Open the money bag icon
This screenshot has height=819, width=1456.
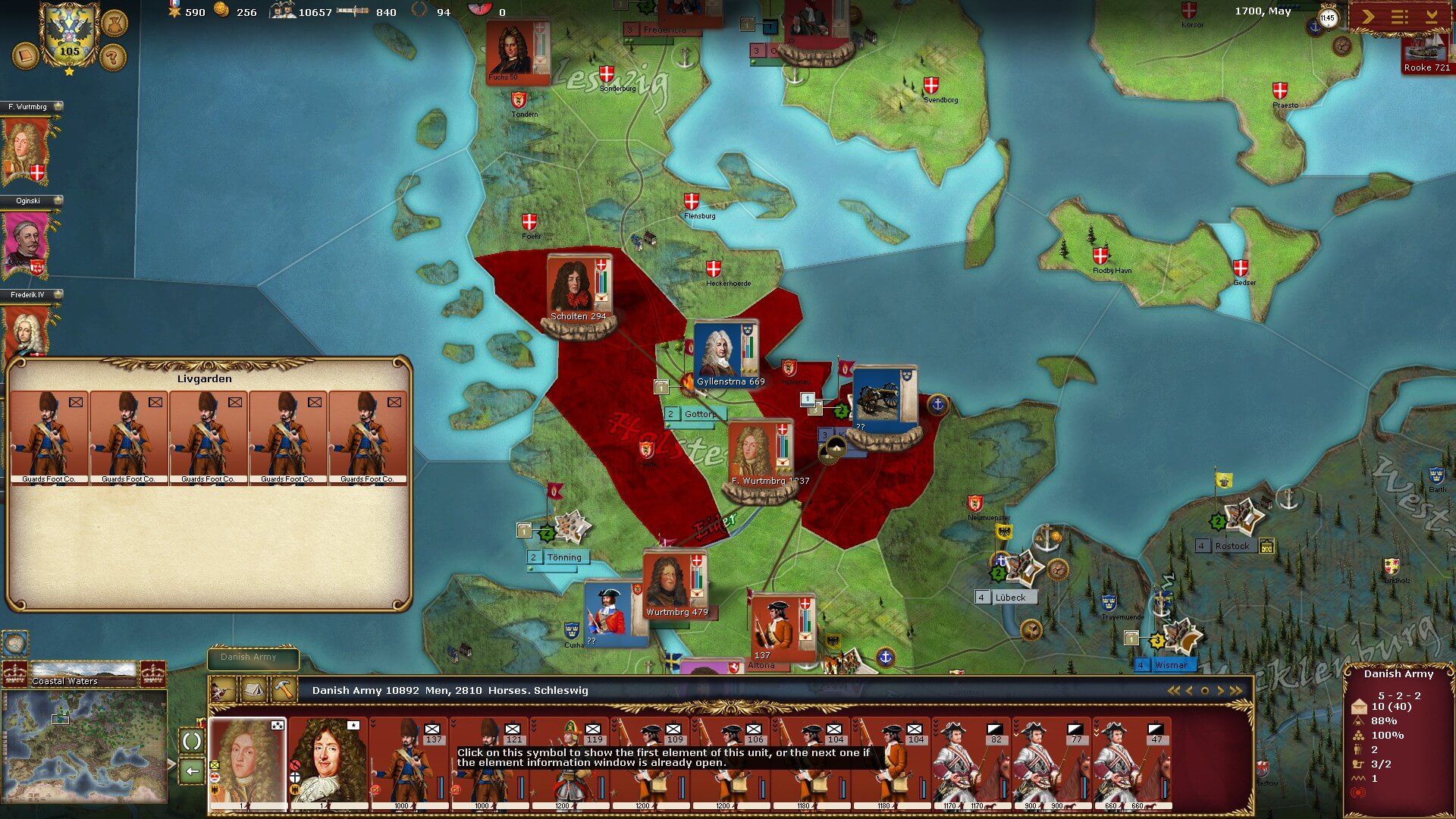pos(113,24)
